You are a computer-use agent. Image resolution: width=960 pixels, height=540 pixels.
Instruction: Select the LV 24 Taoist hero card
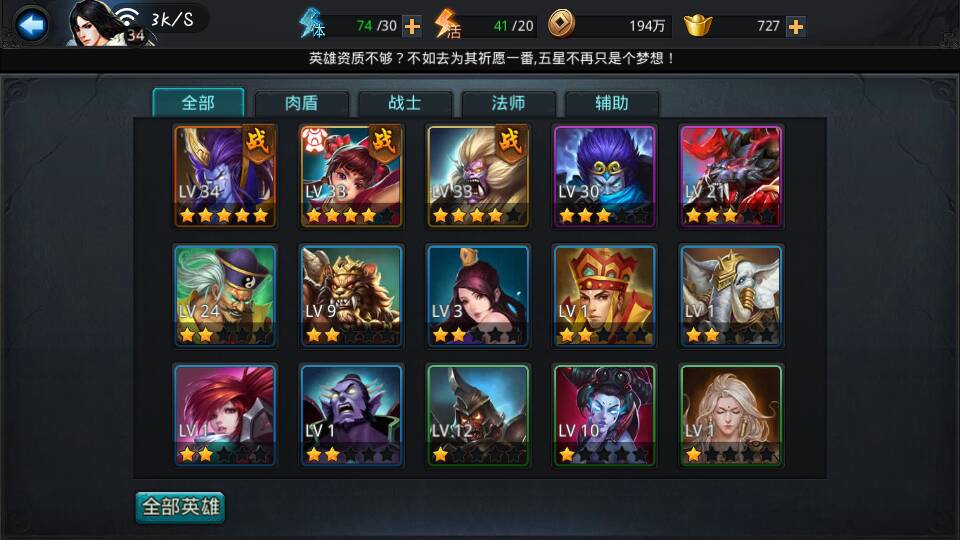pyautogui.click(x=225, y=296)
